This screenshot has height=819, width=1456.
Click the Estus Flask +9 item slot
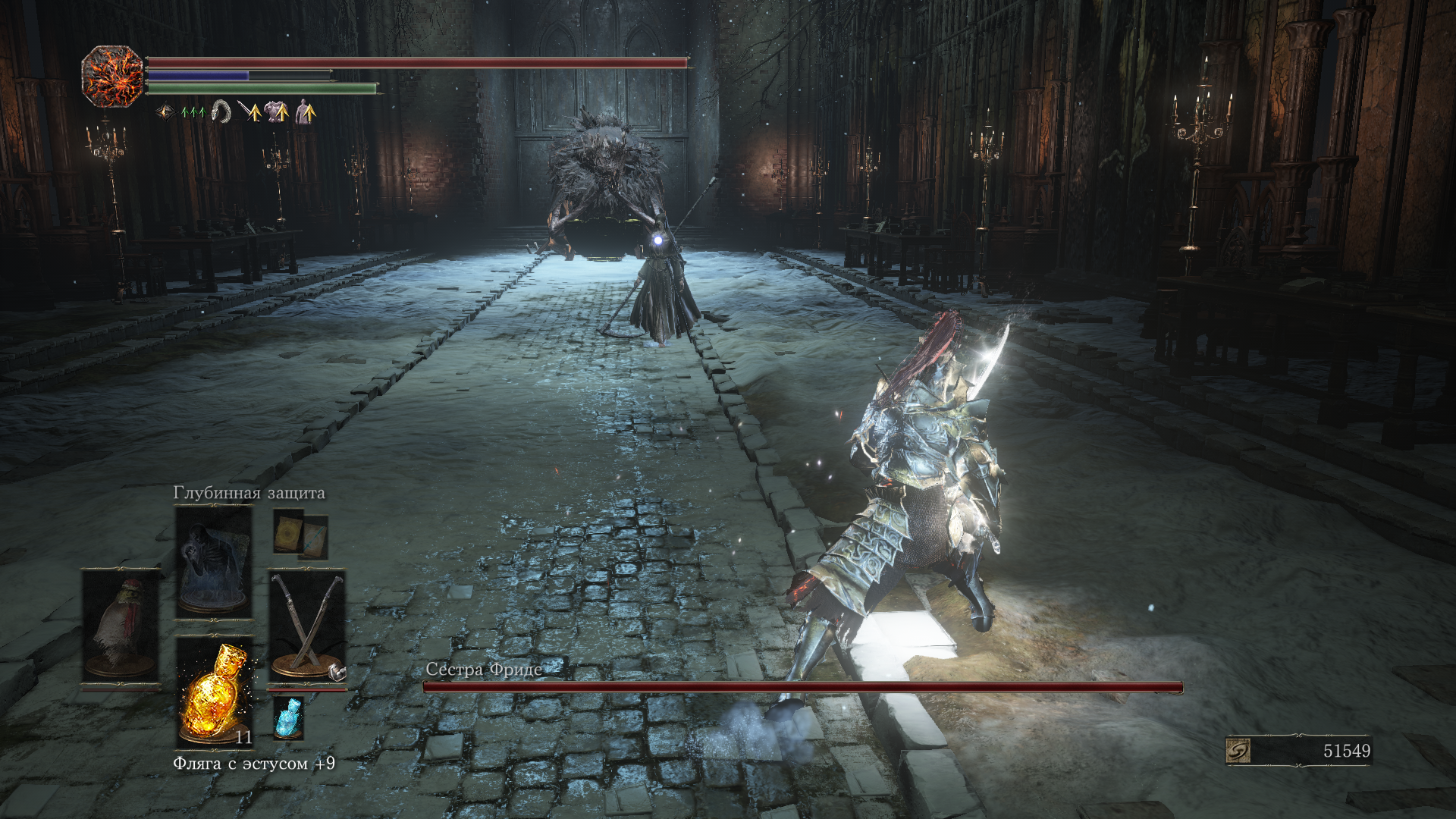point(215,692)
